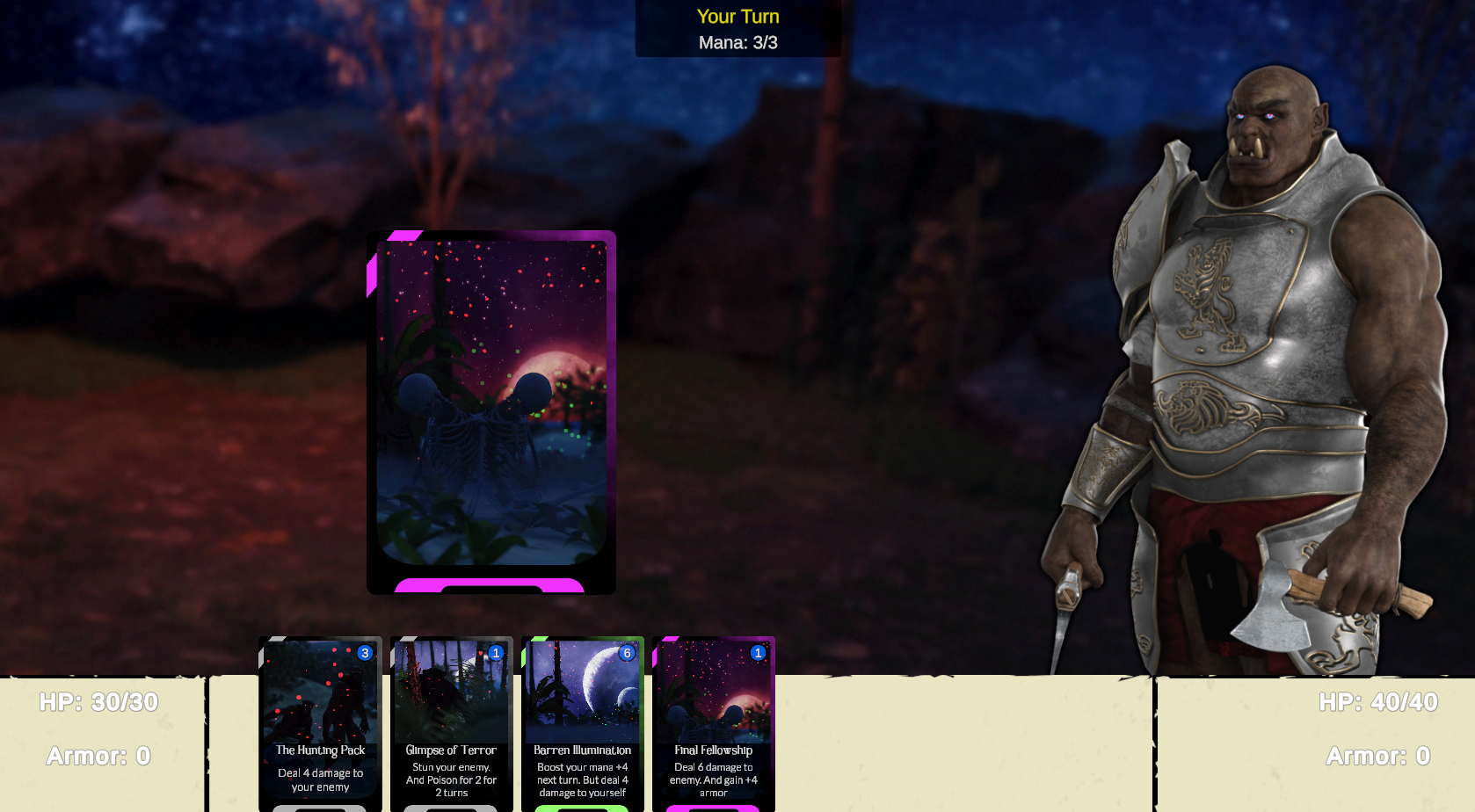Click the 1 mana badge on Final Fellowship
Viewport: 1475px width, 812px height.
point(758,653)
